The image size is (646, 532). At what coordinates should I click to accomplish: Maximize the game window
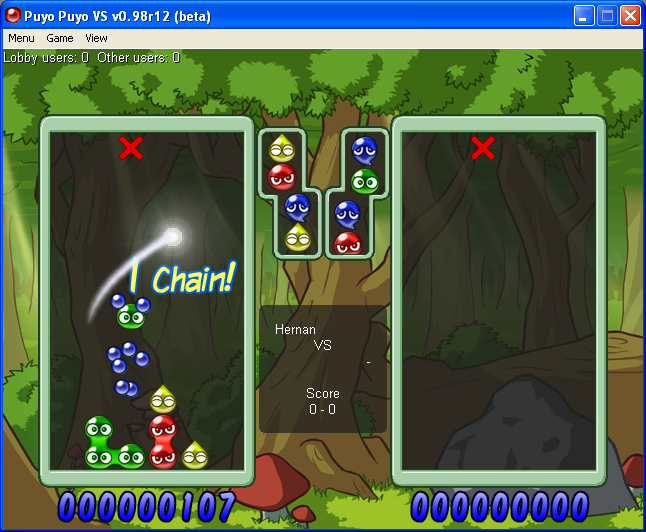tap(607, 16)
